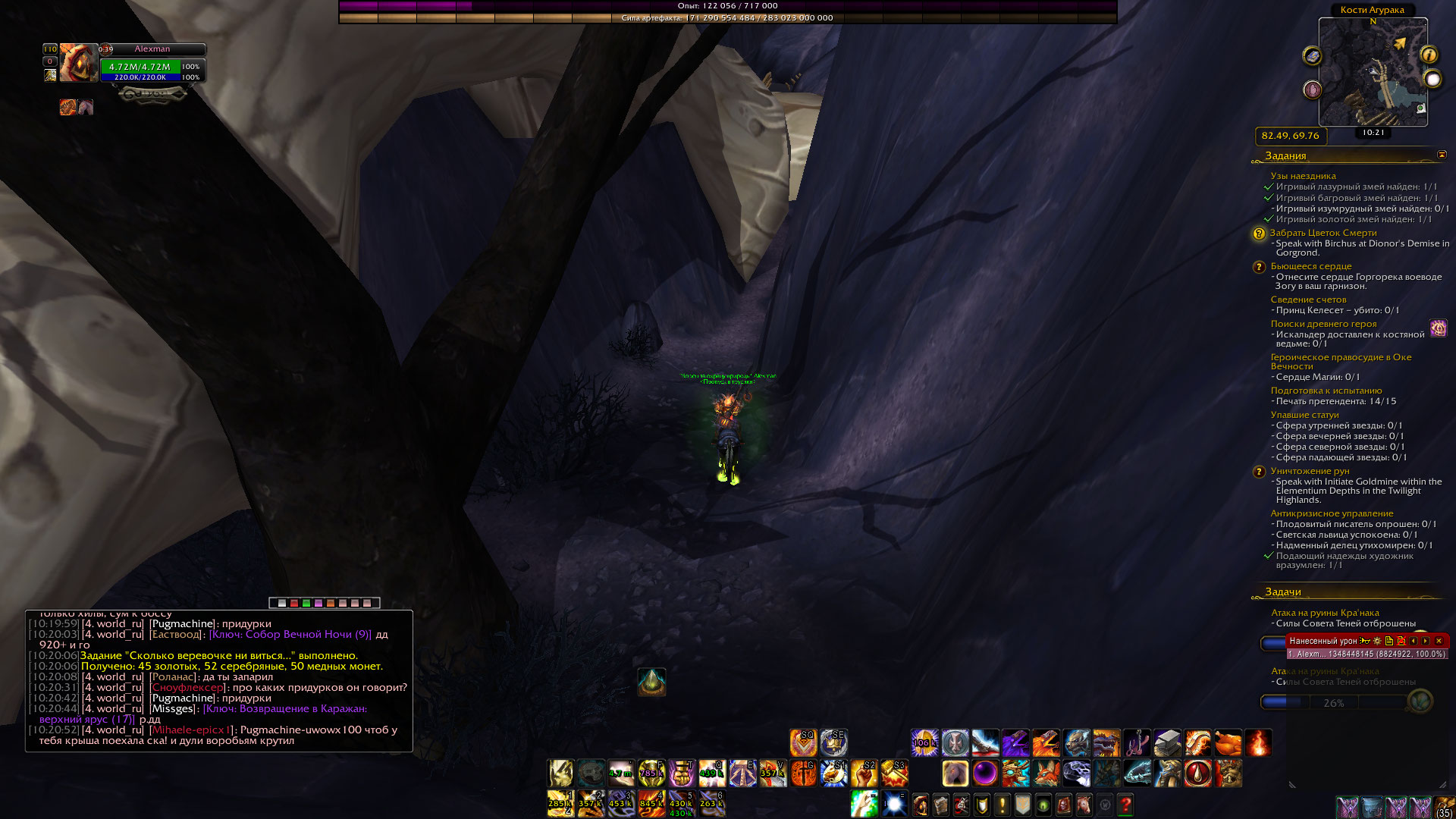Image resolution: width=1456 pixels, height=819 pixels.
Task: Activate the clenched fist ability marked S2
Action: (x=864, y=773)
